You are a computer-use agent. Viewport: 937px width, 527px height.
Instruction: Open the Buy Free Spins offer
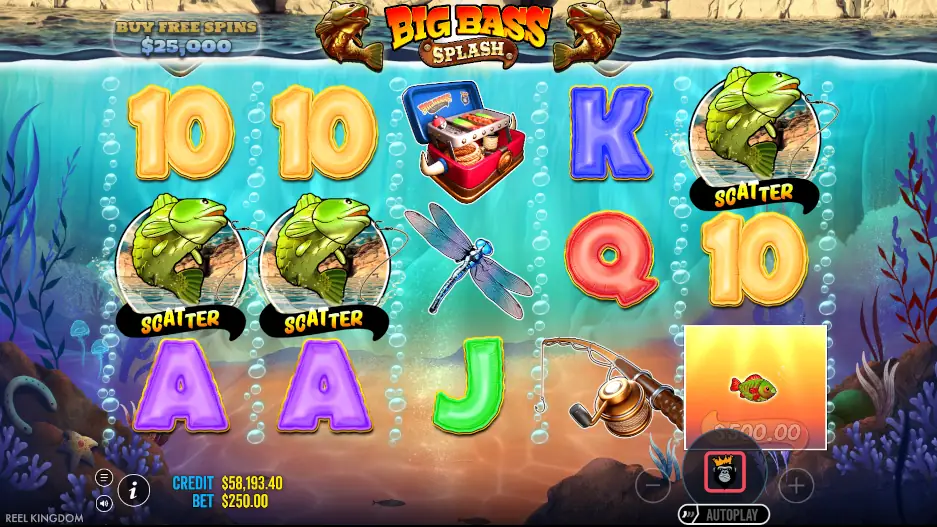coord(186,36)
